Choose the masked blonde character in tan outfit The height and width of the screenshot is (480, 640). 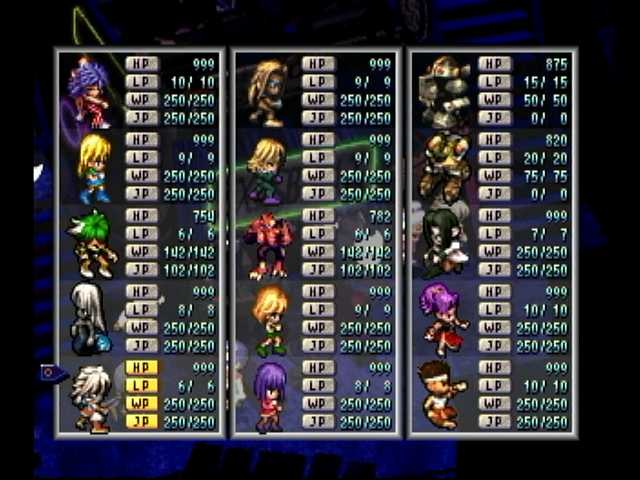coord(268,92)
